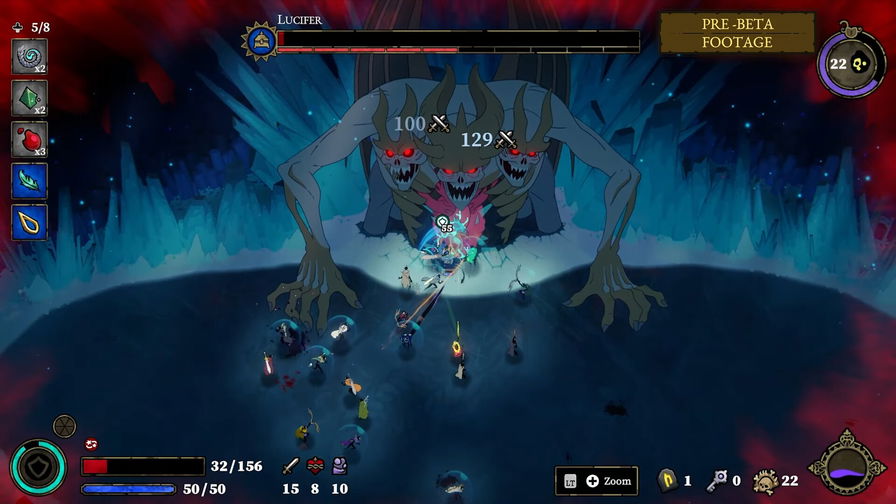Activate the teal feather ability
Image resolution: width=896 pixels, height=504 pixels.
point(29,180)
